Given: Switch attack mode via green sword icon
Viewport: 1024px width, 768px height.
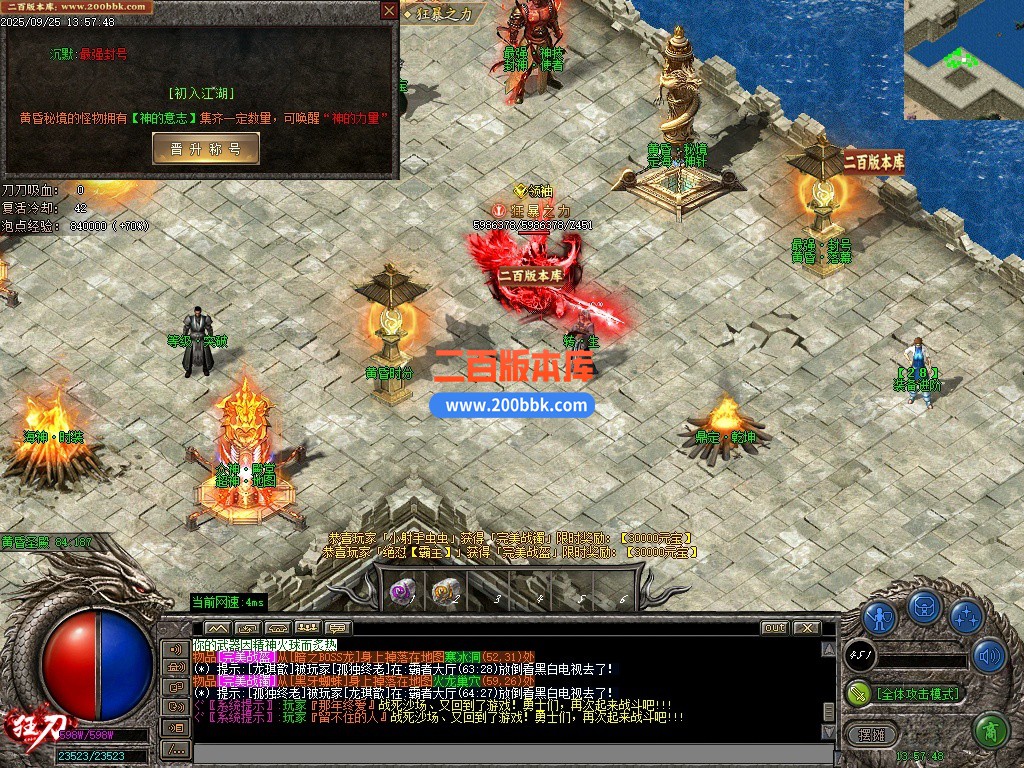Looking at the screenshot, I should 859,692.
